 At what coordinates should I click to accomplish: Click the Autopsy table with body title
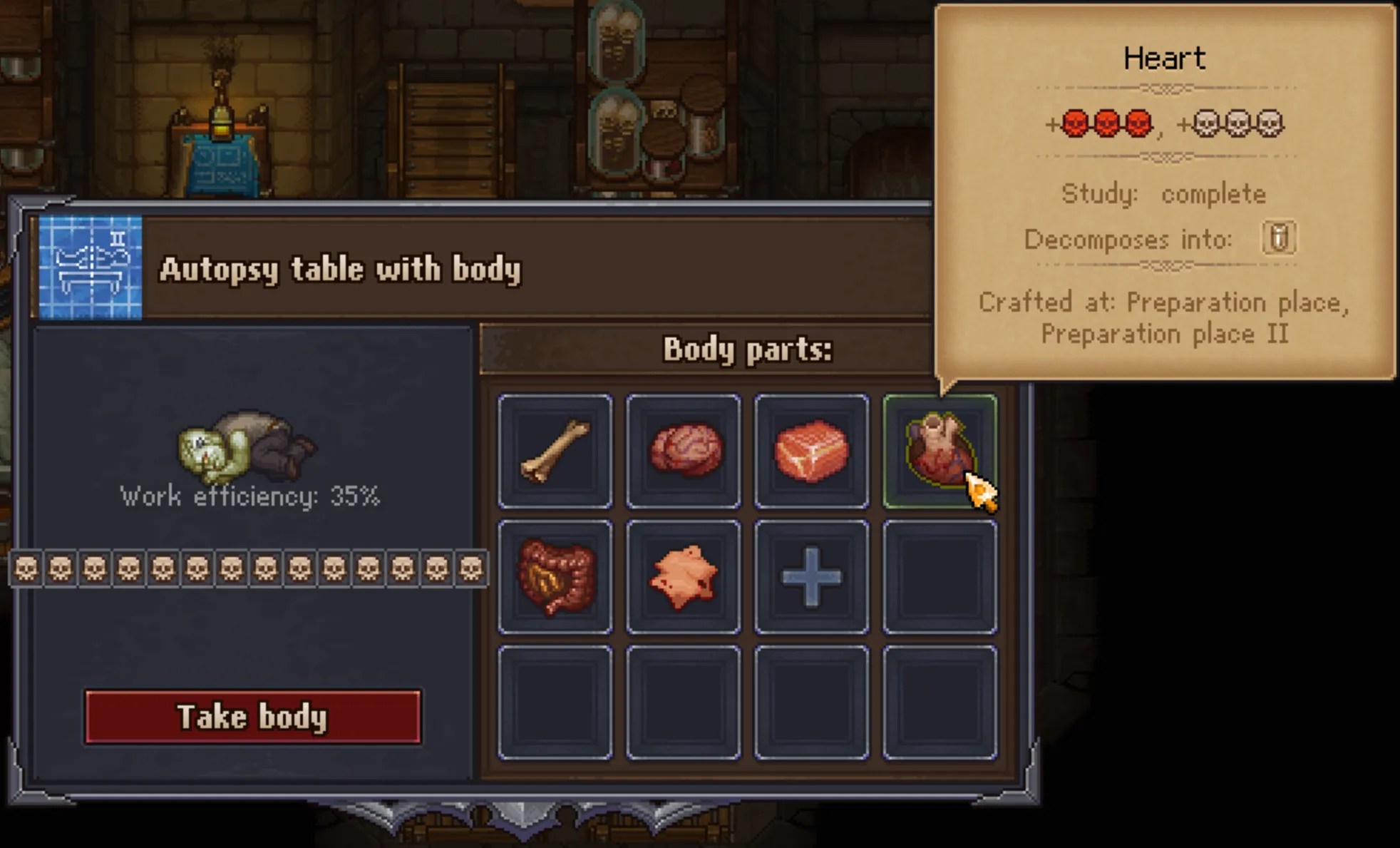(341, 270)
